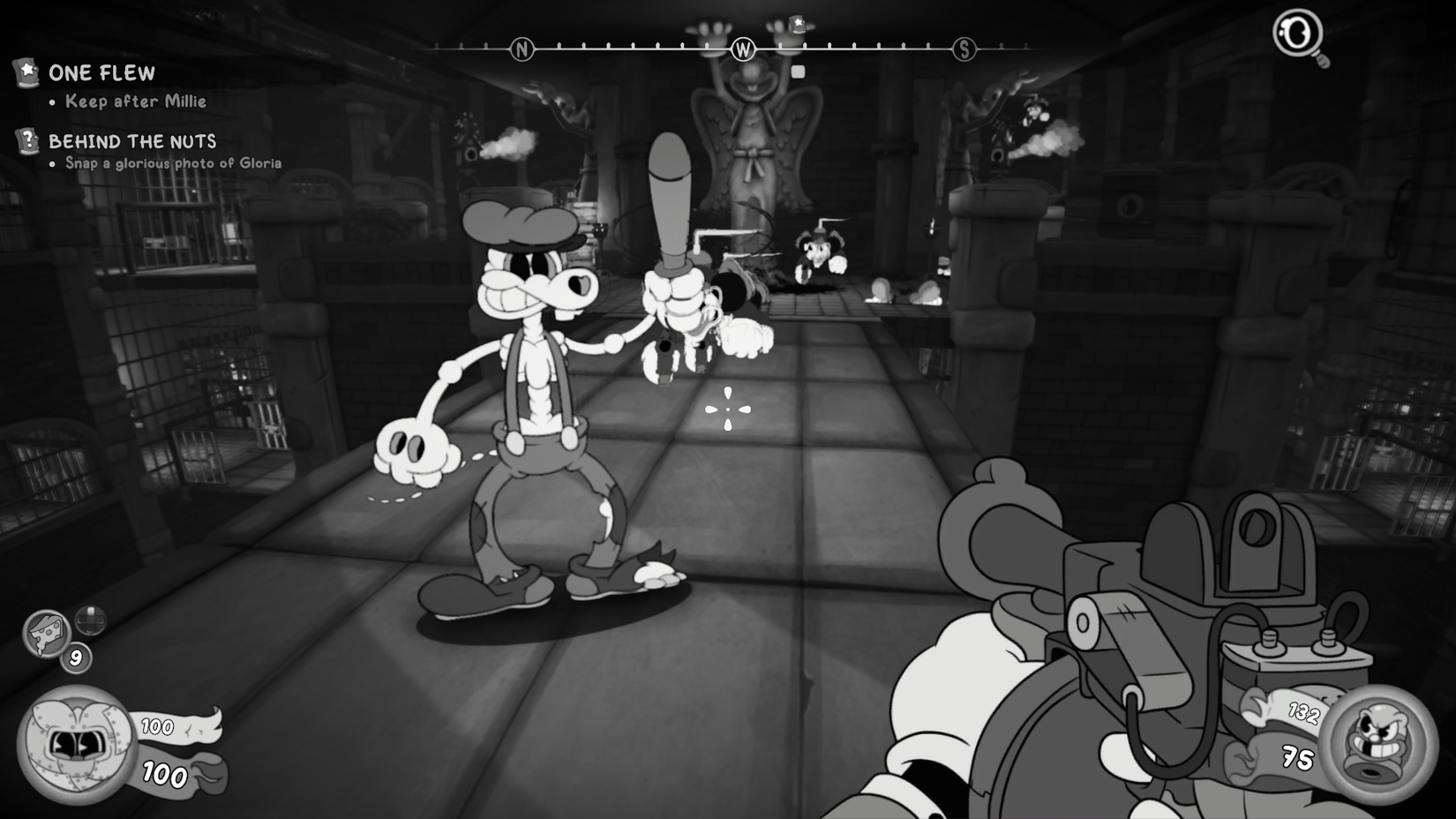This screenshot has height=819, width=1456.
Task: Click the star notebook icon beside ONE FLEW
Action: pyautogui.click(x=26, y=74)
